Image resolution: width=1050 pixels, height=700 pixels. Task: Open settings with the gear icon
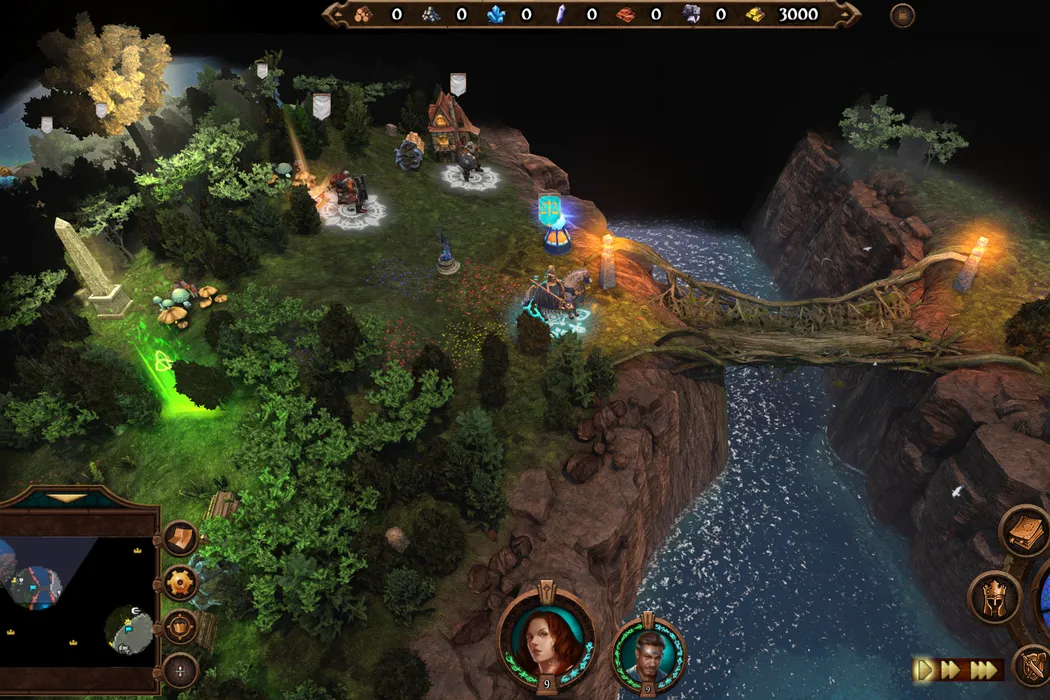coord(181,582)
